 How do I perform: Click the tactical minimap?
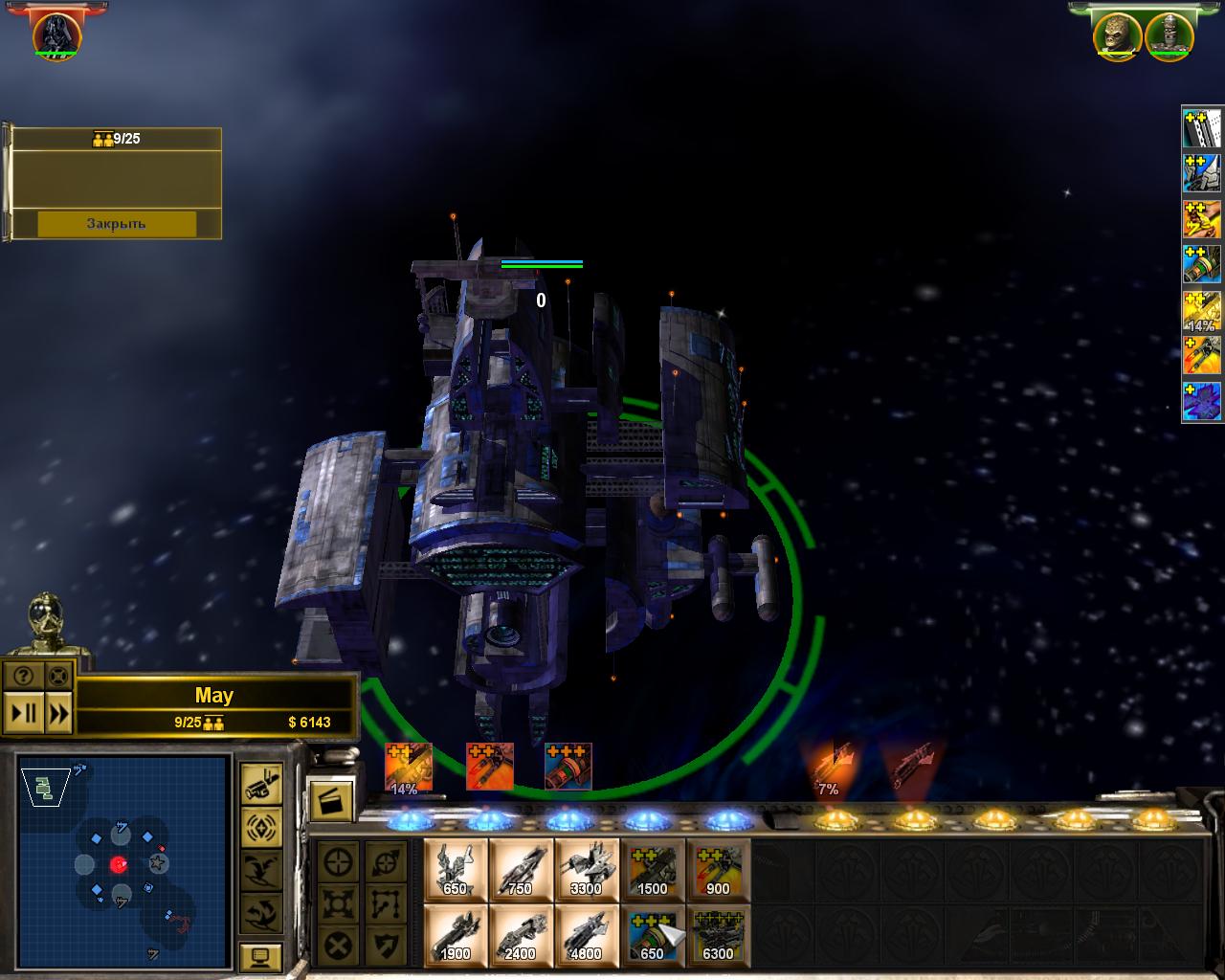tap(123, 861)
